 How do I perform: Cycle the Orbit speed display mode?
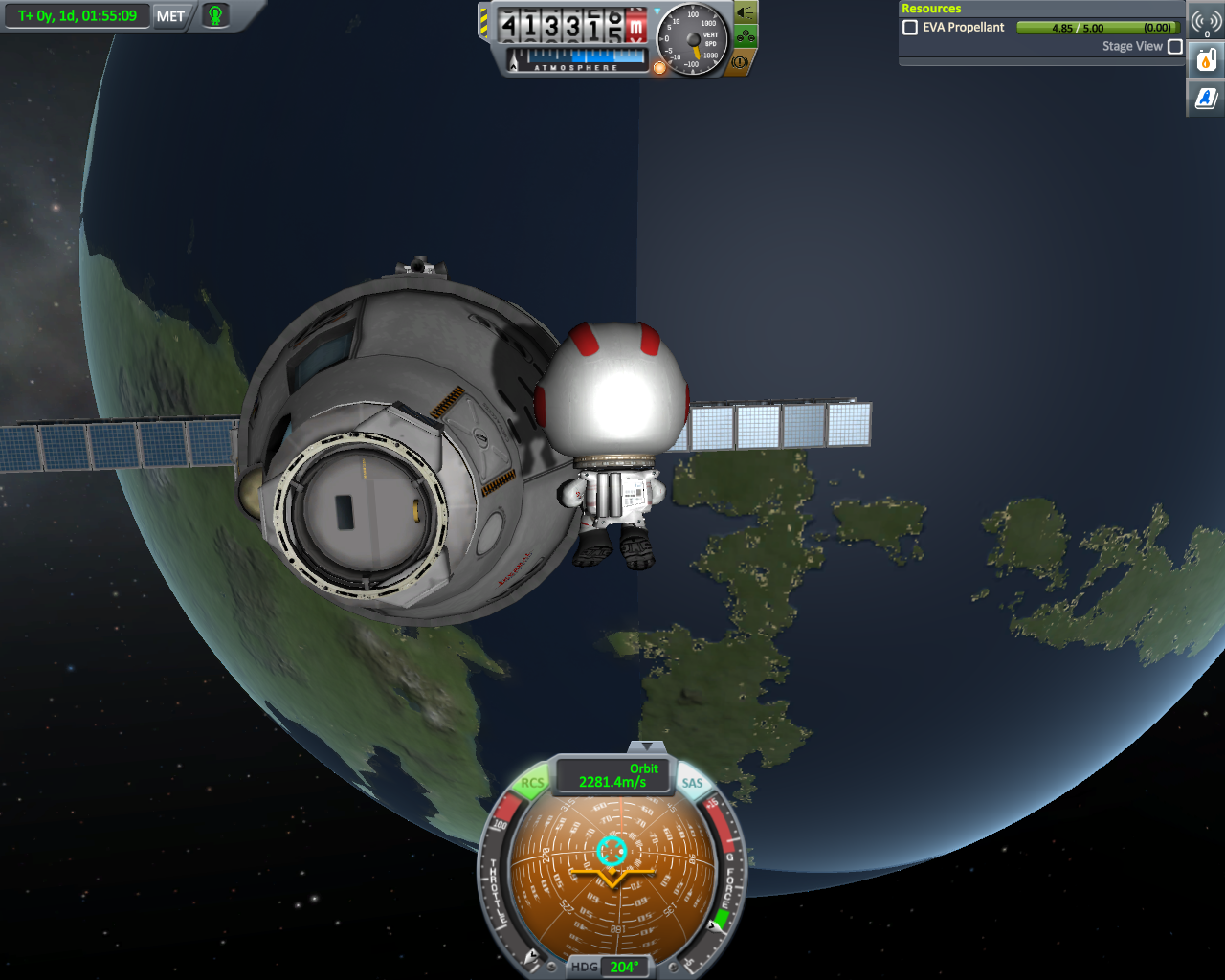(612, 775)
